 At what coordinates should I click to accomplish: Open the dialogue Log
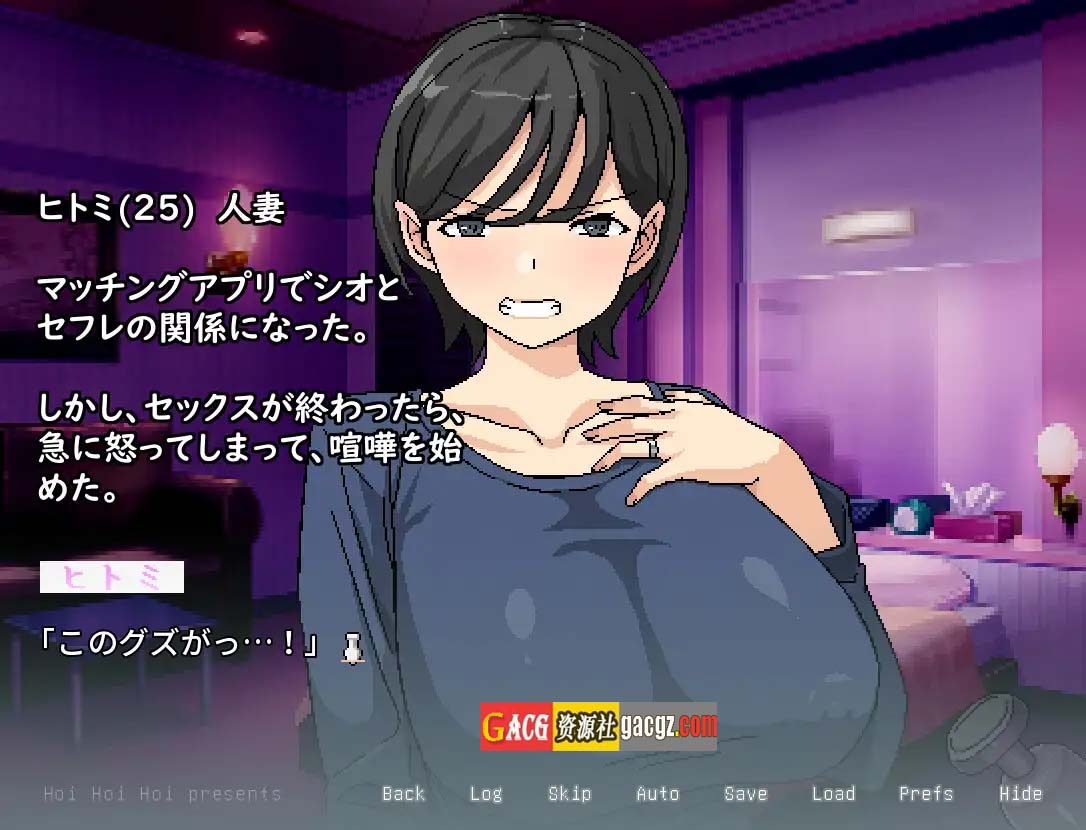(x=486, y=794)
